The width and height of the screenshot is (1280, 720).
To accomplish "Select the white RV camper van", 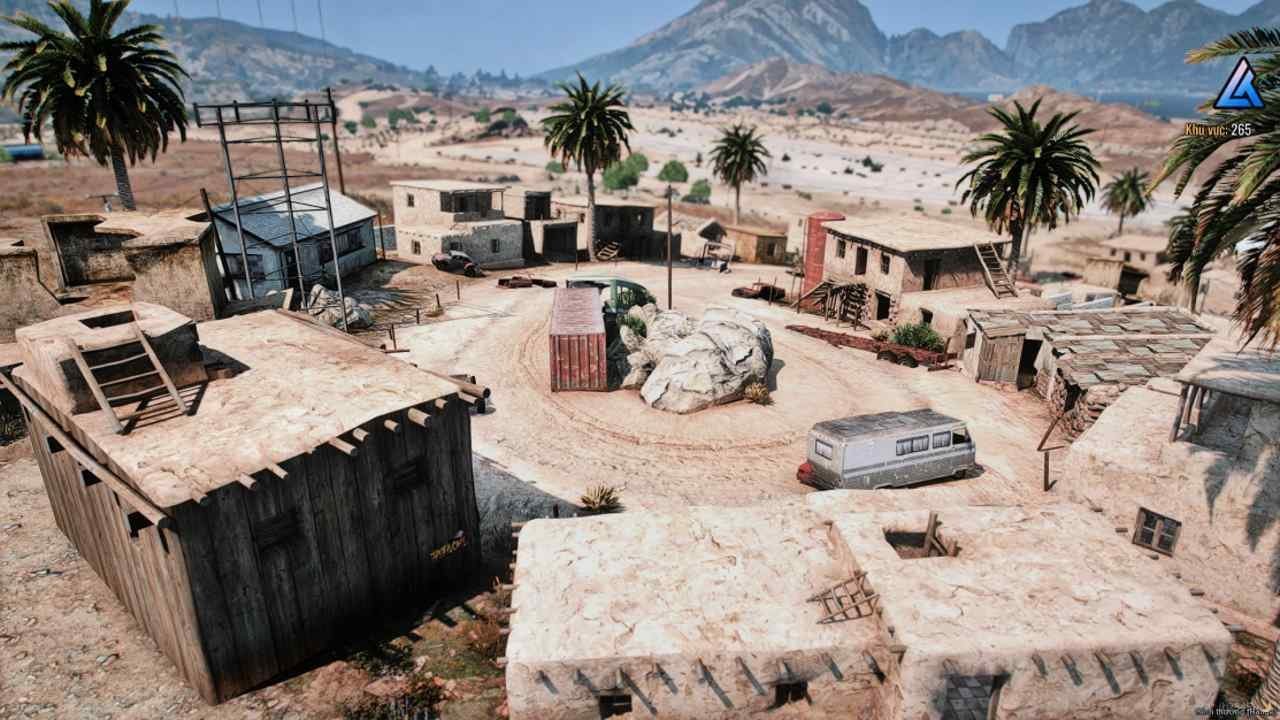I will tap(885, 450).
